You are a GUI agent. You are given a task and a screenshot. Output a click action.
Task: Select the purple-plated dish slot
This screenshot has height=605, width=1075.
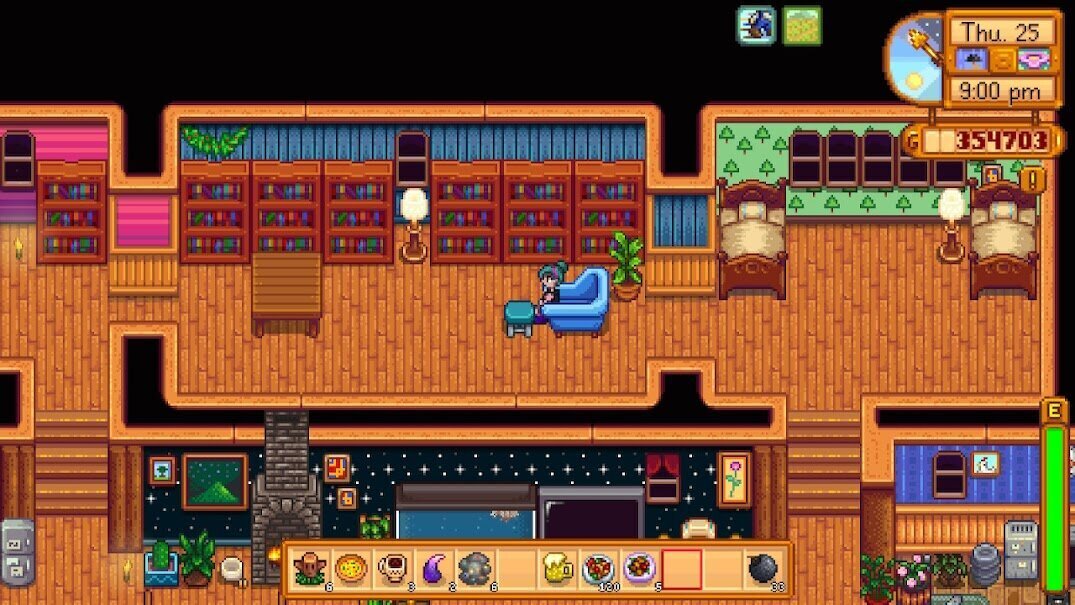640,569
